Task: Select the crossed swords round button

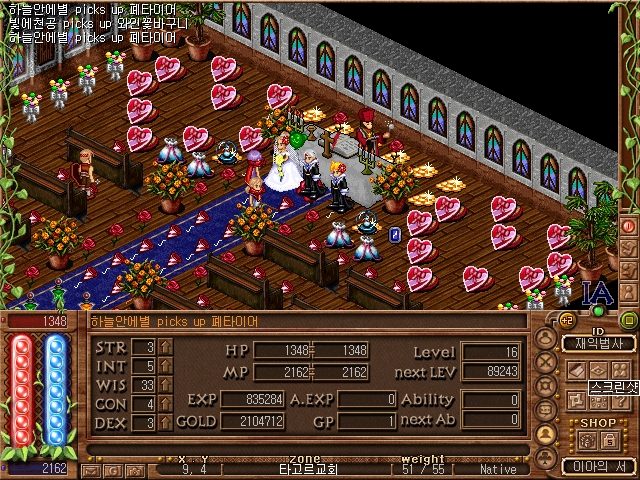Action: point(546,362)
